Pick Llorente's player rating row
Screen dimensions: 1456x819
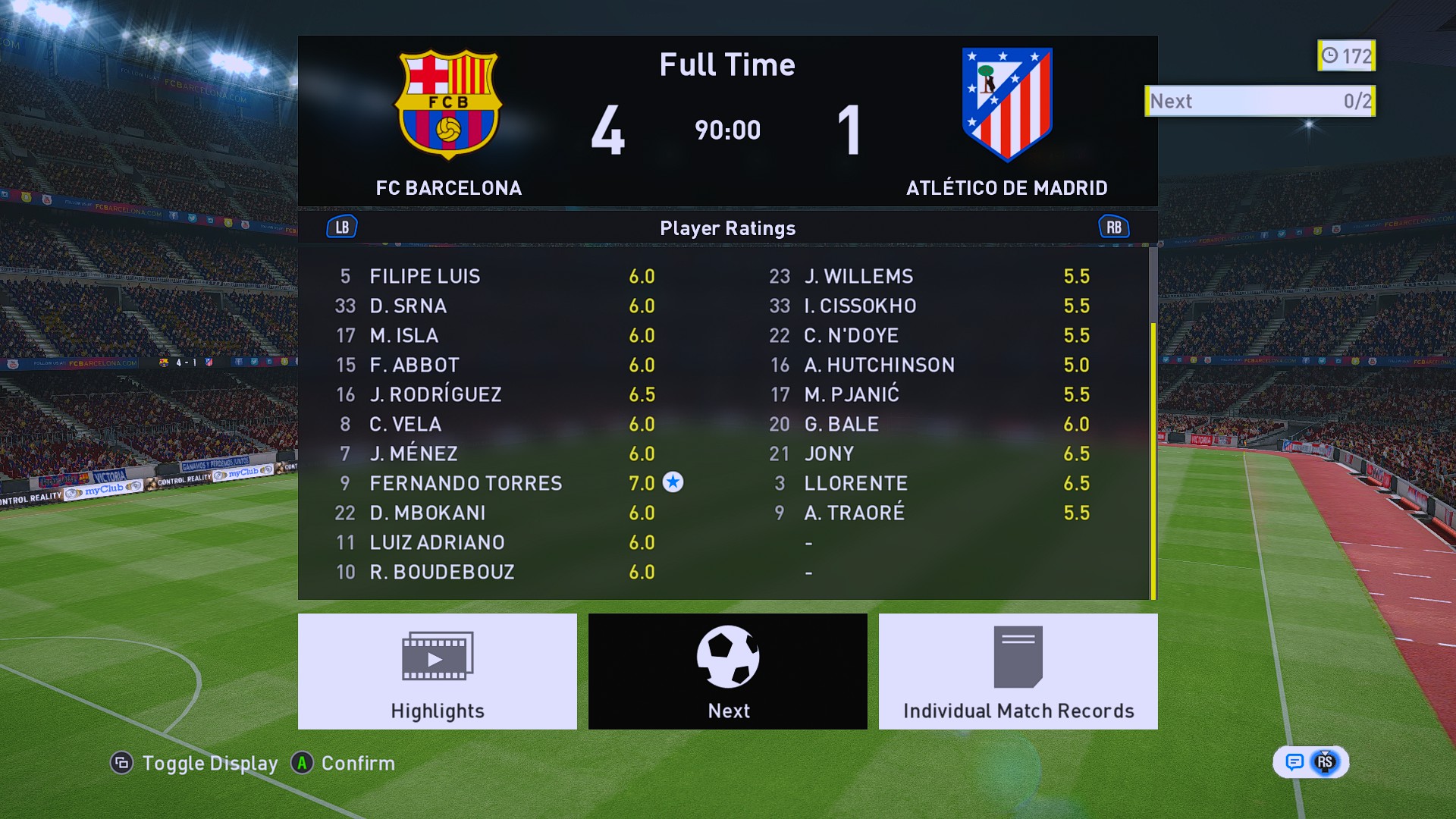tap(855, 483)
